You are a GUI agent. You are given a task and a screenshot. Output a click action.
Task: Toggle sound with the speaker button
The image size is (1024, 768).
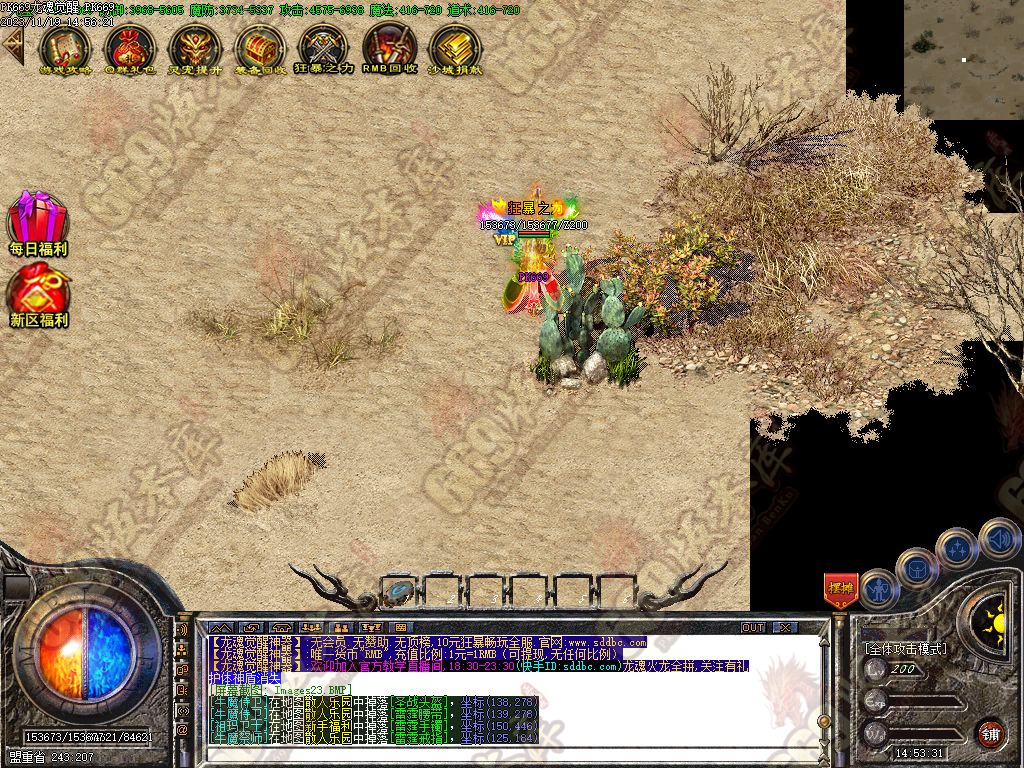coord(999,537)
